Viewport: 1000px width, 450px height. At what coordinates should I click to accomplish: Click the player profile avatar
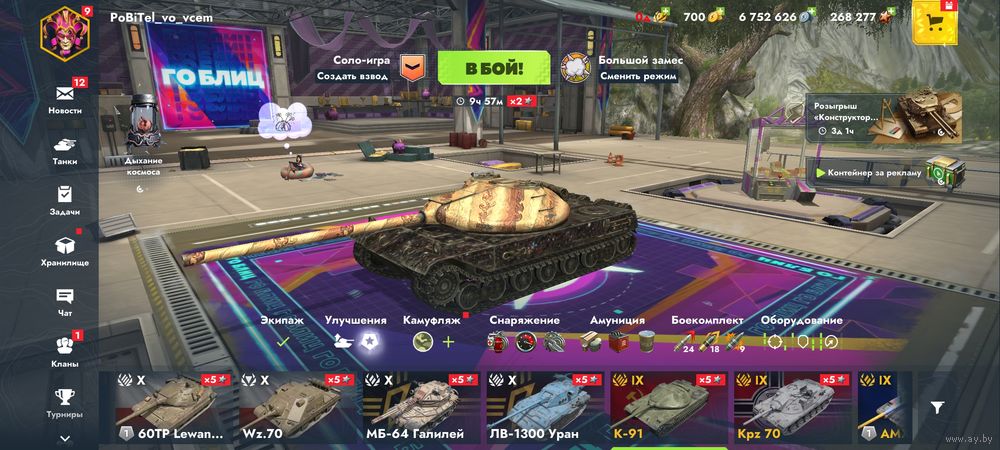65,32
